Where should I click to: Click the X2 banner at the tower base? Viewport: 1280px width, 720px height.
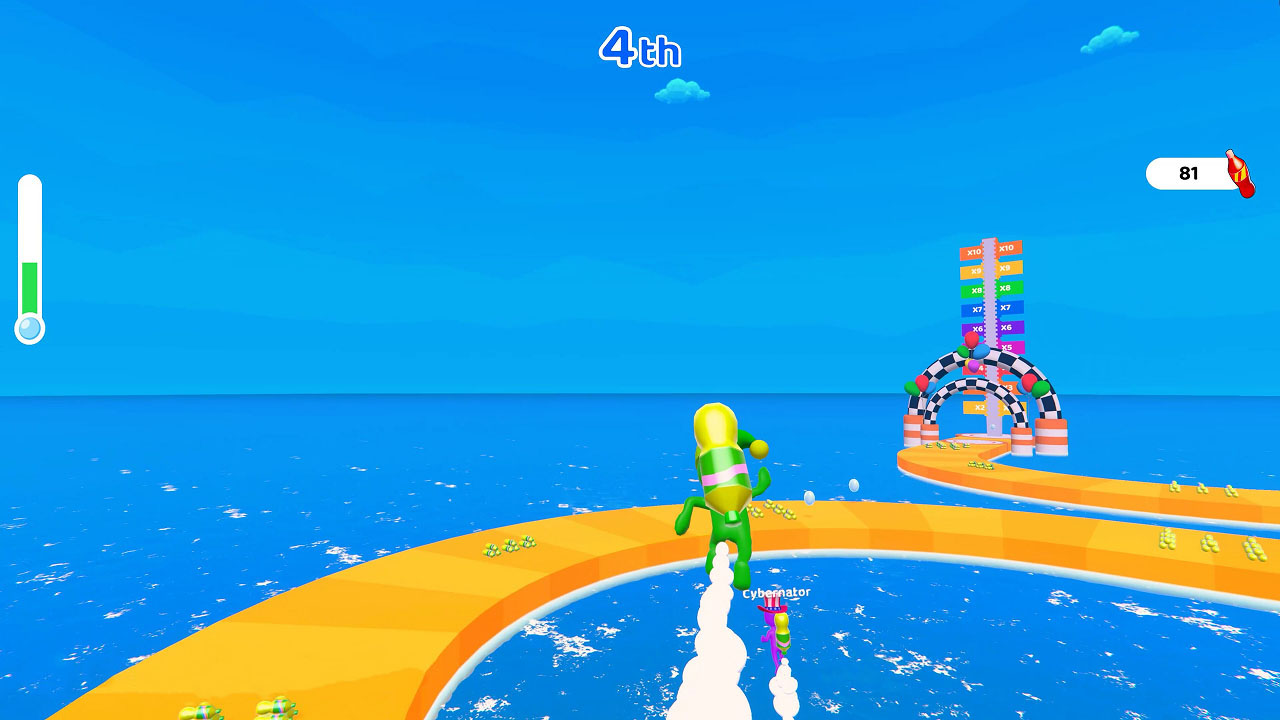[x=980, y=405]
